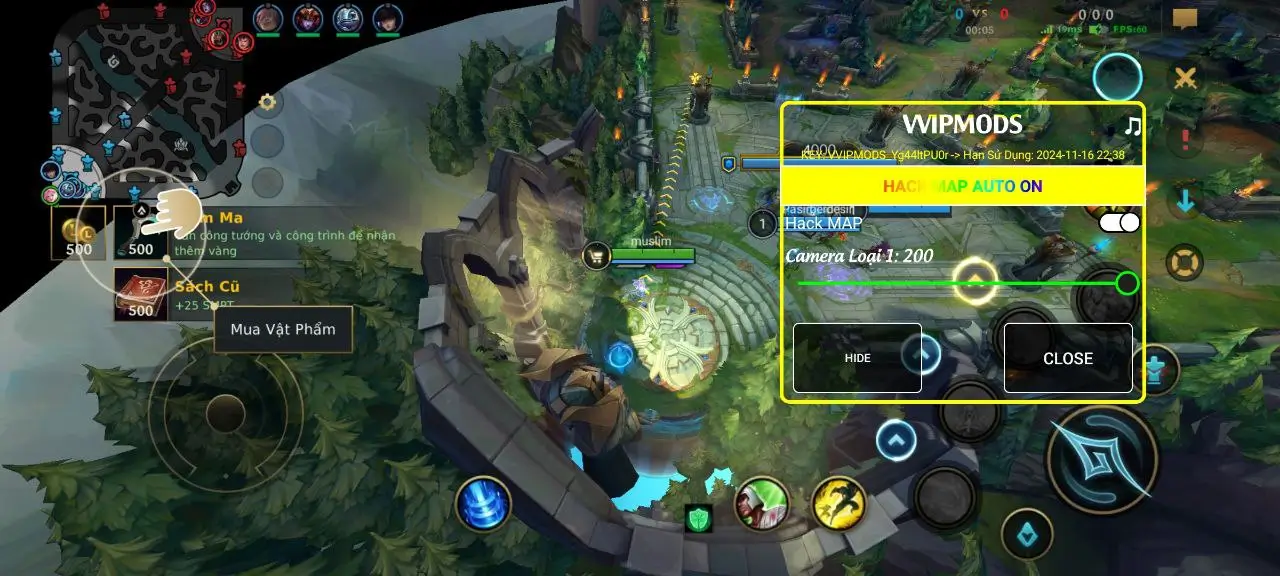Toggle the Hack MAP switch
Viewport: 1280px width, 576px height.
click(1118, 222)
